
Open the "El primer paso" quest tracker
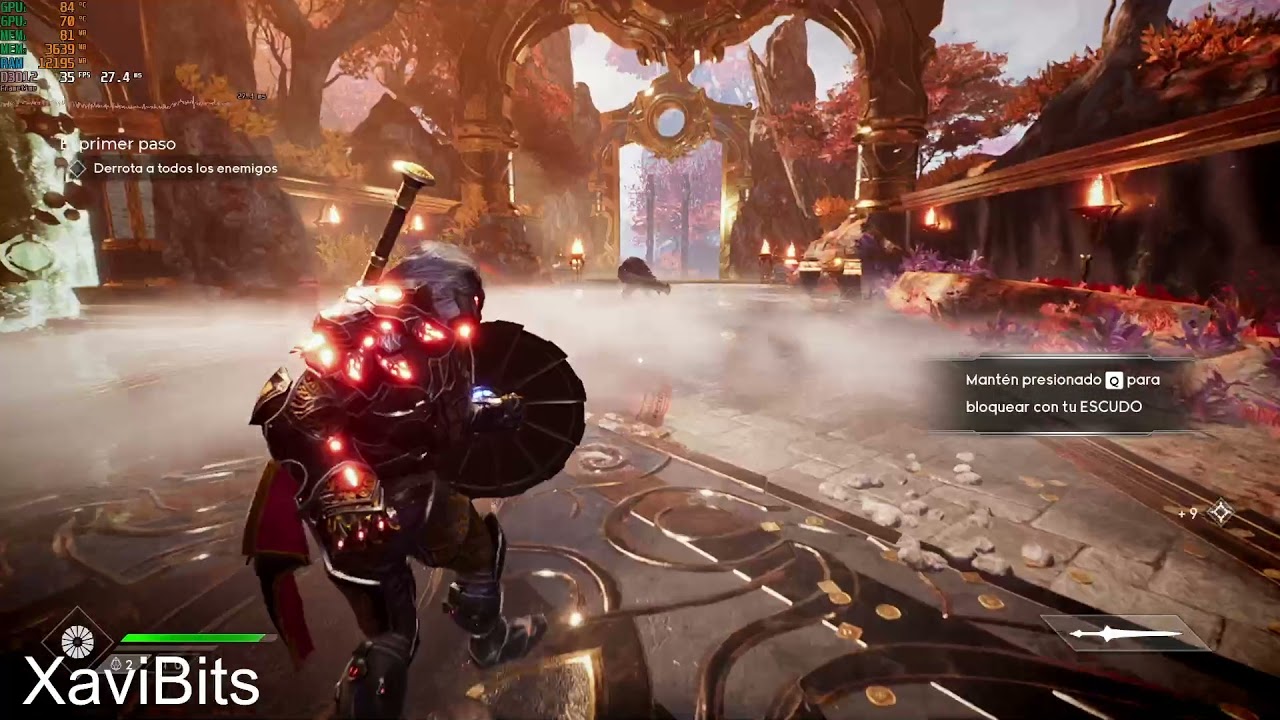click(x=120, y=144)
